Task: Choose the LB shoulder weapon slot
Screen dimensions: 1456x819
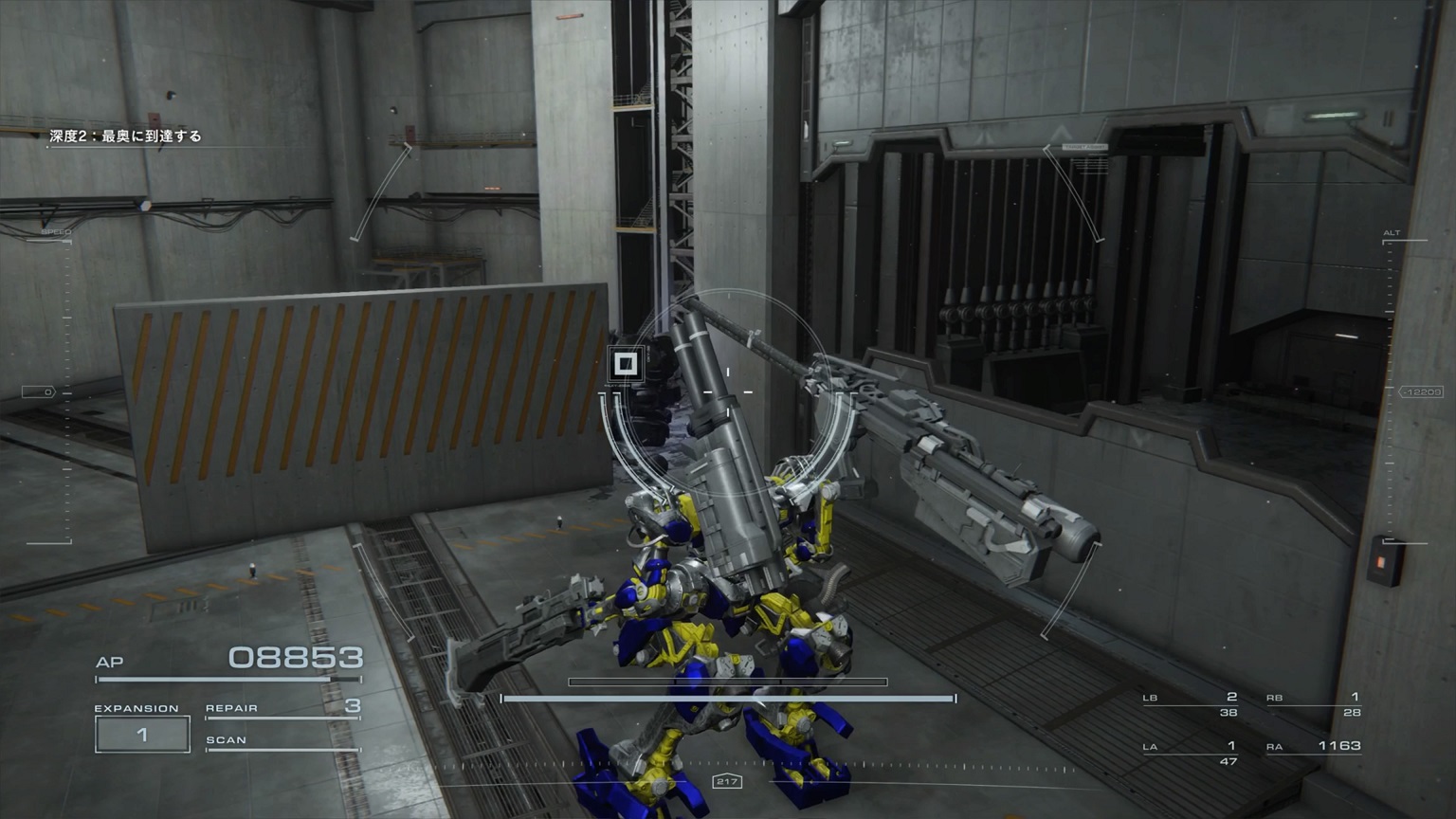Action: coord(1191,703)
